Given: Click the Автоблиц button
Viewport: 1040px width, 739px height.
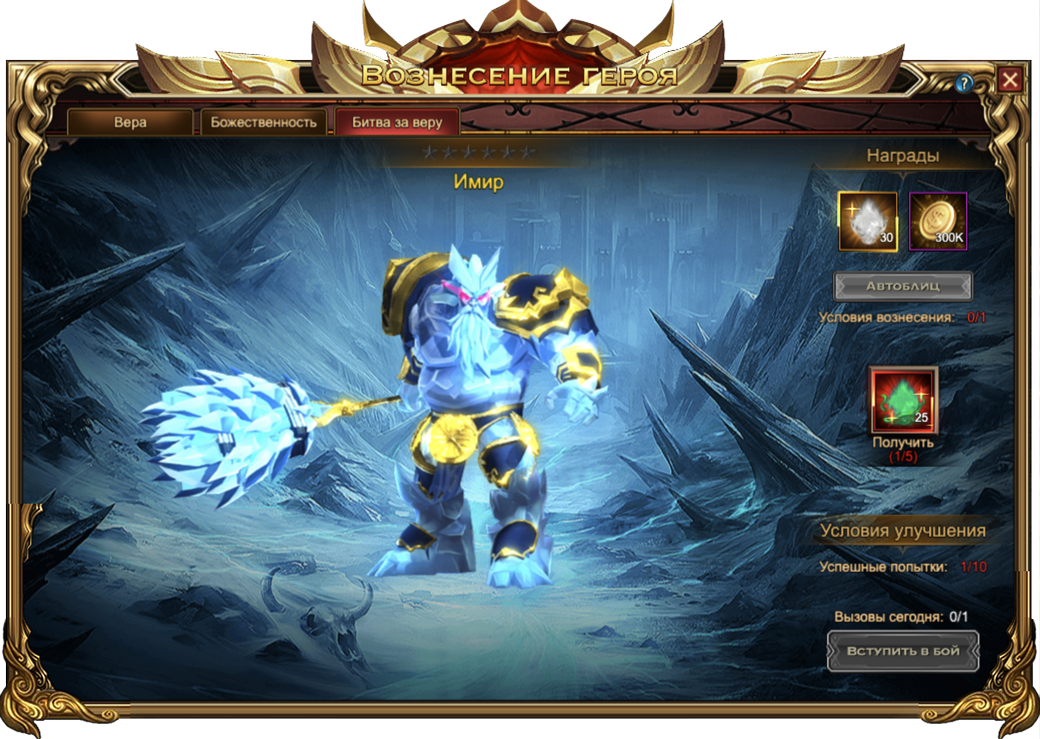Looking at the screenshot, I should click(x=903, y=286).
